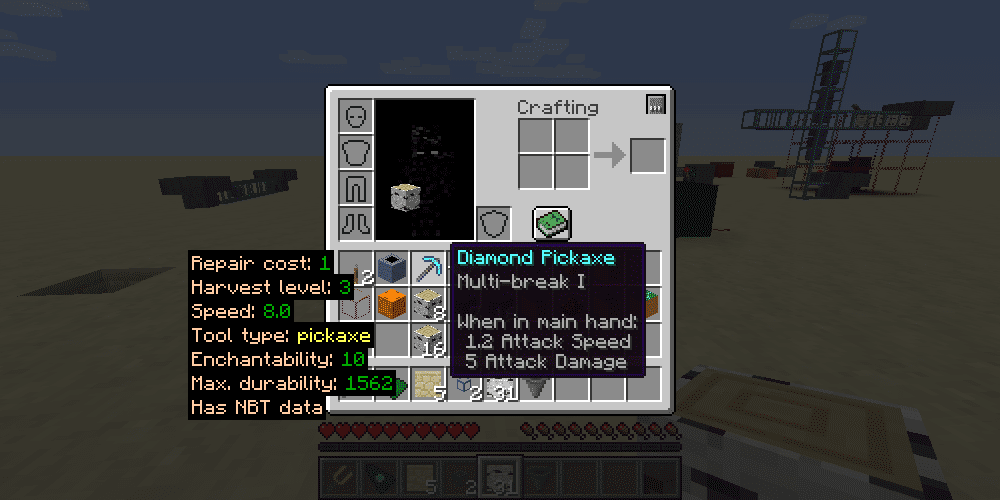Select the helmet armor slot
This screenshot has width=1000, height=500.
[356, 117]
